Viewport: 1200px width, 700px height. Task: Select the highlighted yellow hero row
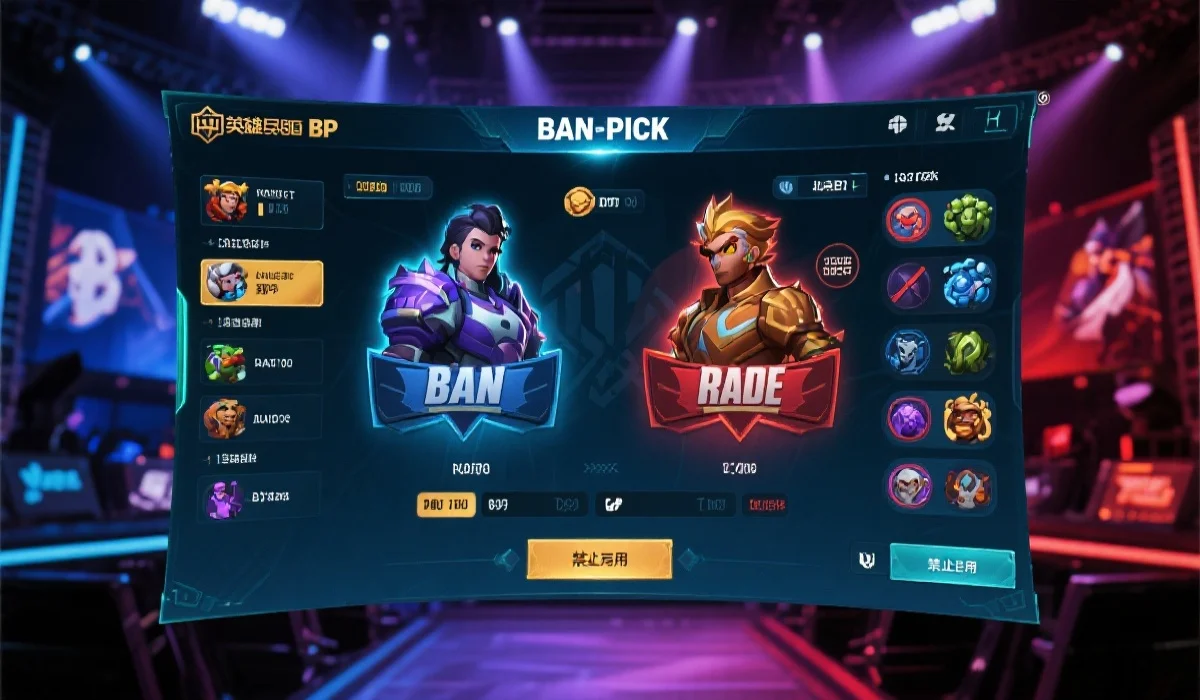tap(262, 282)
